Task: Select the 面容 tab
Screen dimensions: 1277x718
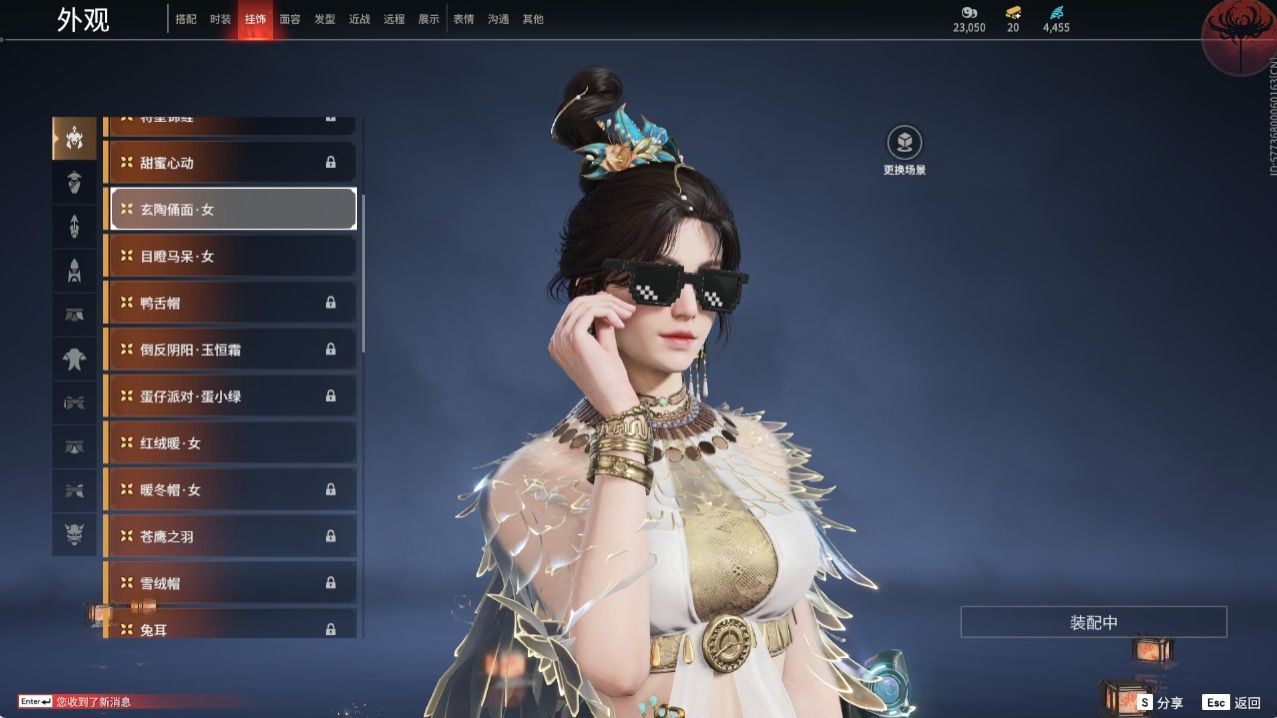Action: (290, 19)
